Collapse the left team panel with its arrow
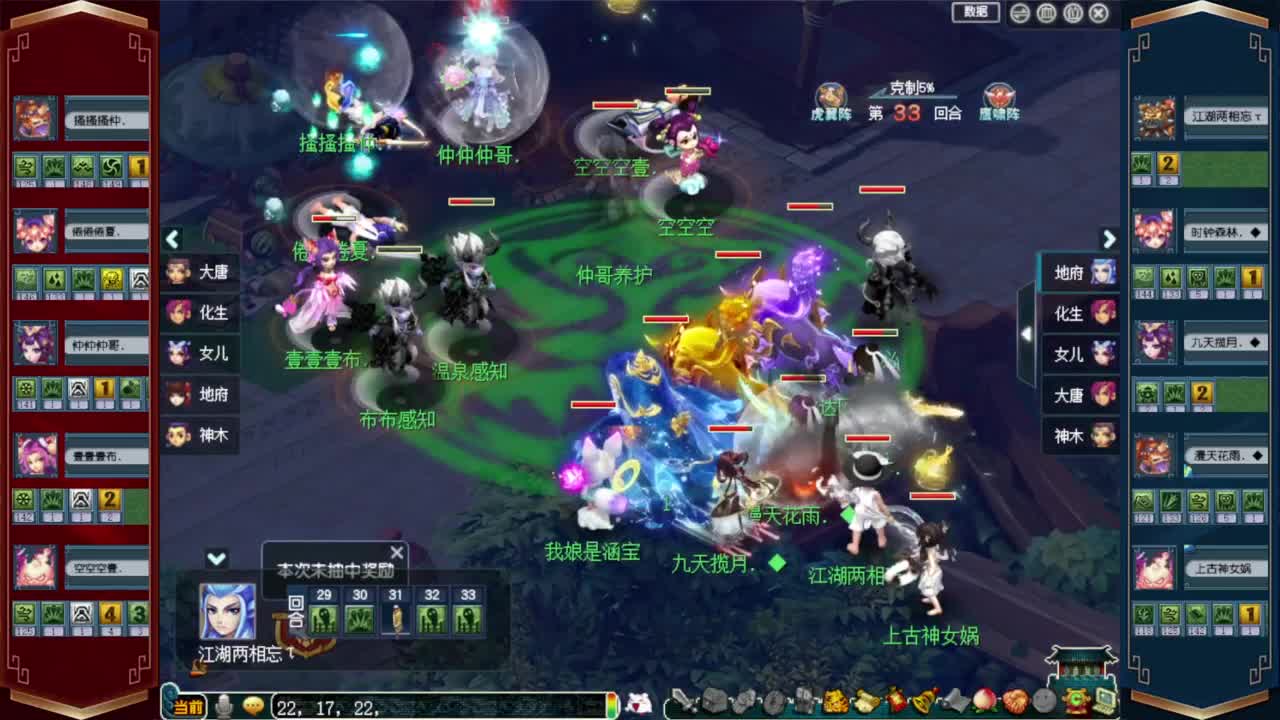 172,240
